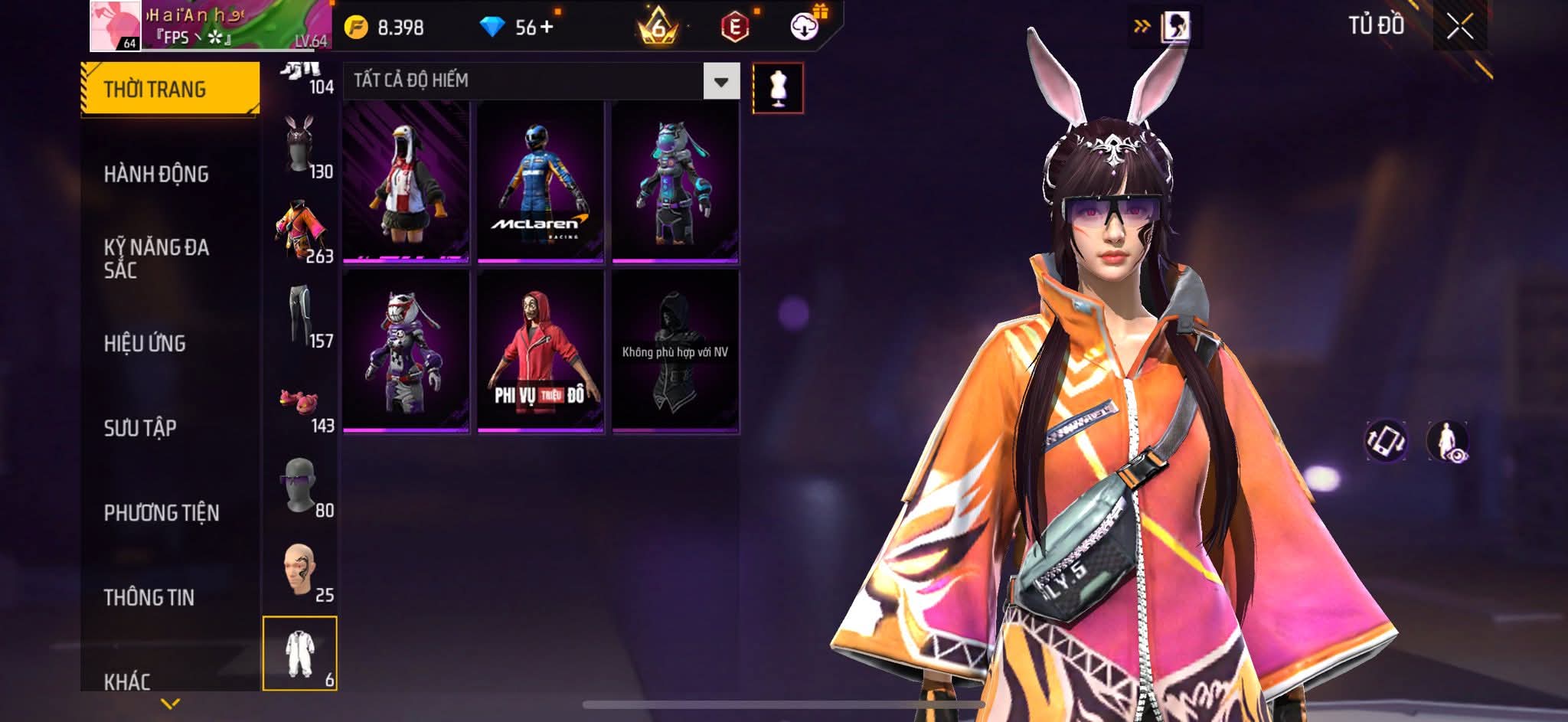Image resolution: width=1568 pixels, height=722 pixels.
Task: Select the white full-body suit category
Action: coord(300,654)
